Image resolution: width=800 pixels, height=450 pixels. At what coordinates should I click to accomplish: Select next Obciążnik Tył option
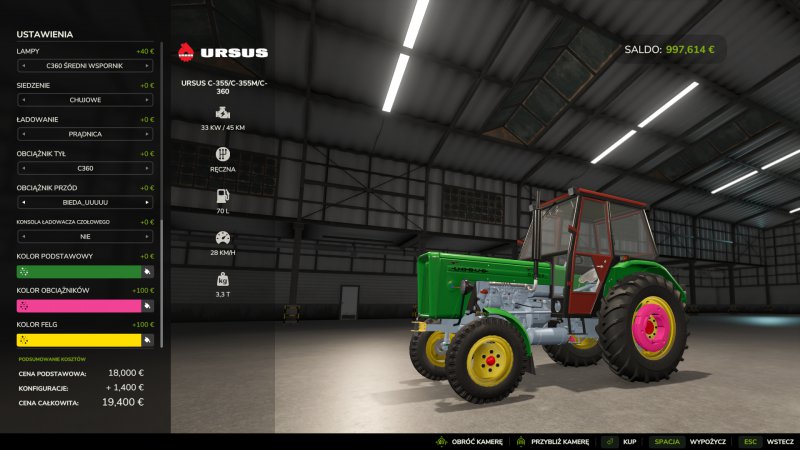[148, 168]
